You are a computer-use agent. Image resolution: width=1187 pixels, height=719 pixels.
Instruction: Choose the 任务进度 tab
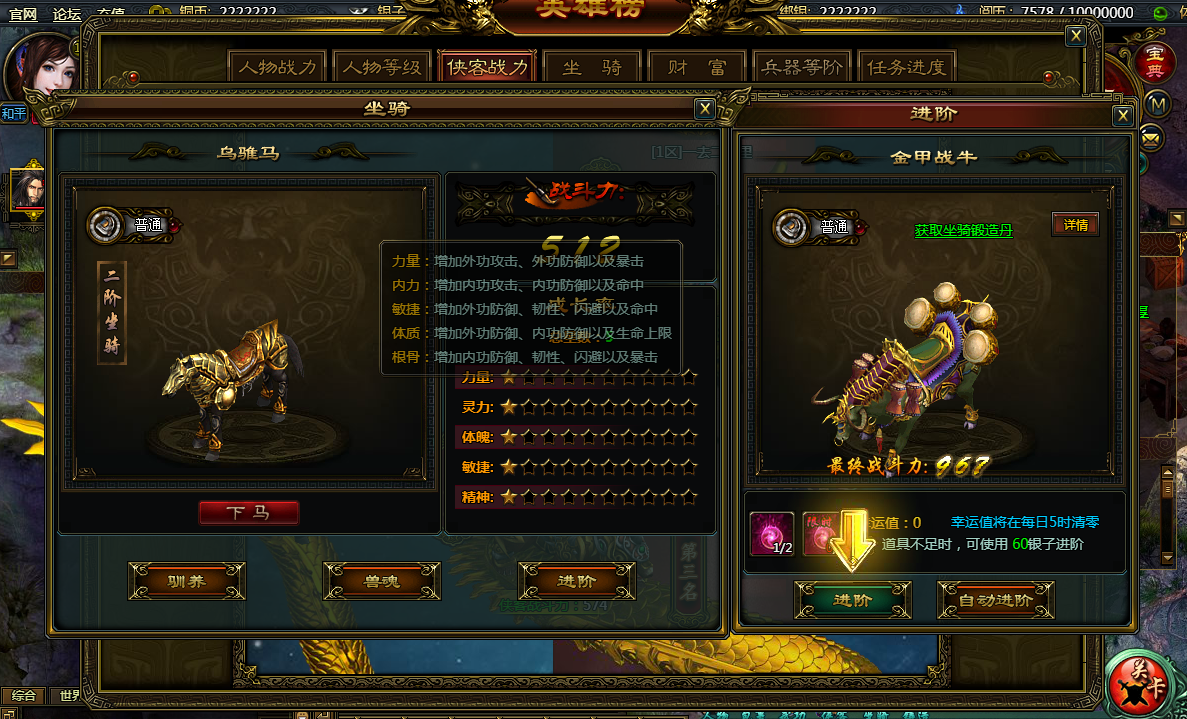point(906,68)
